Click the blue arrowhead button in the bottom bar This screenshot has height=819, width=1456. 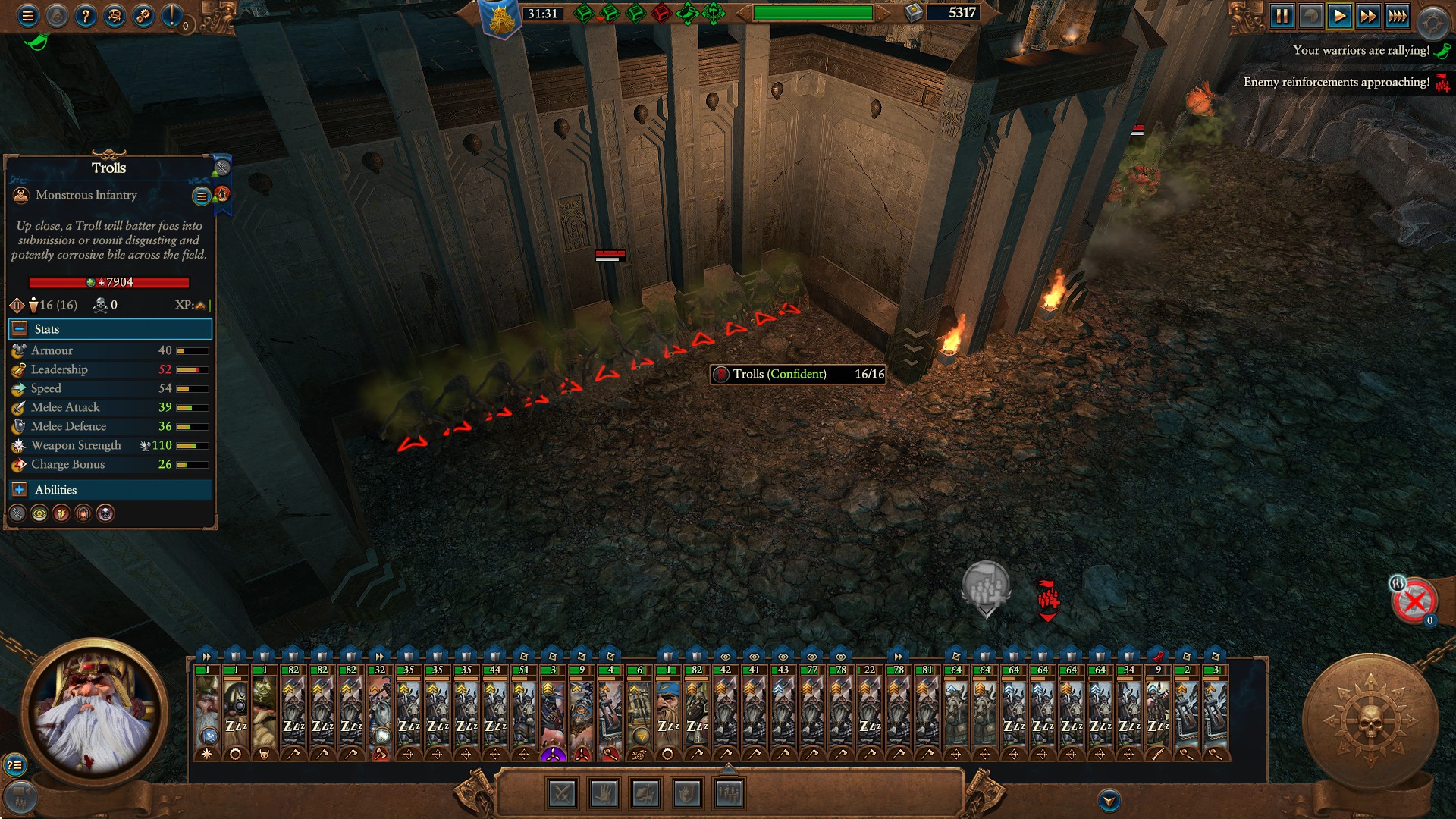click(x=1109, y=800)
